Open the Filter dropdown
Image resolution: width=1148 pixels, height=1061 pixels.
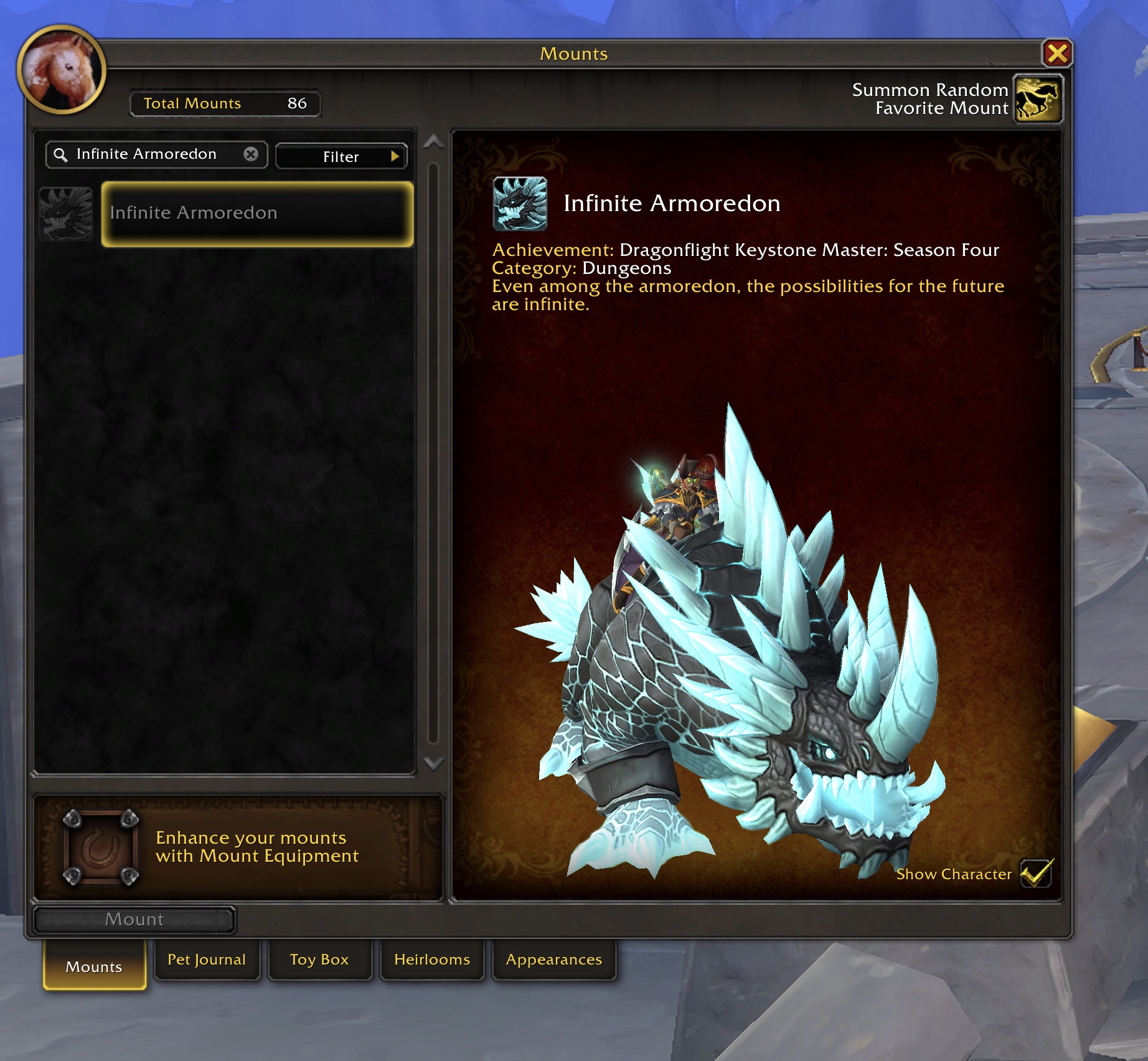coord(341,156)
